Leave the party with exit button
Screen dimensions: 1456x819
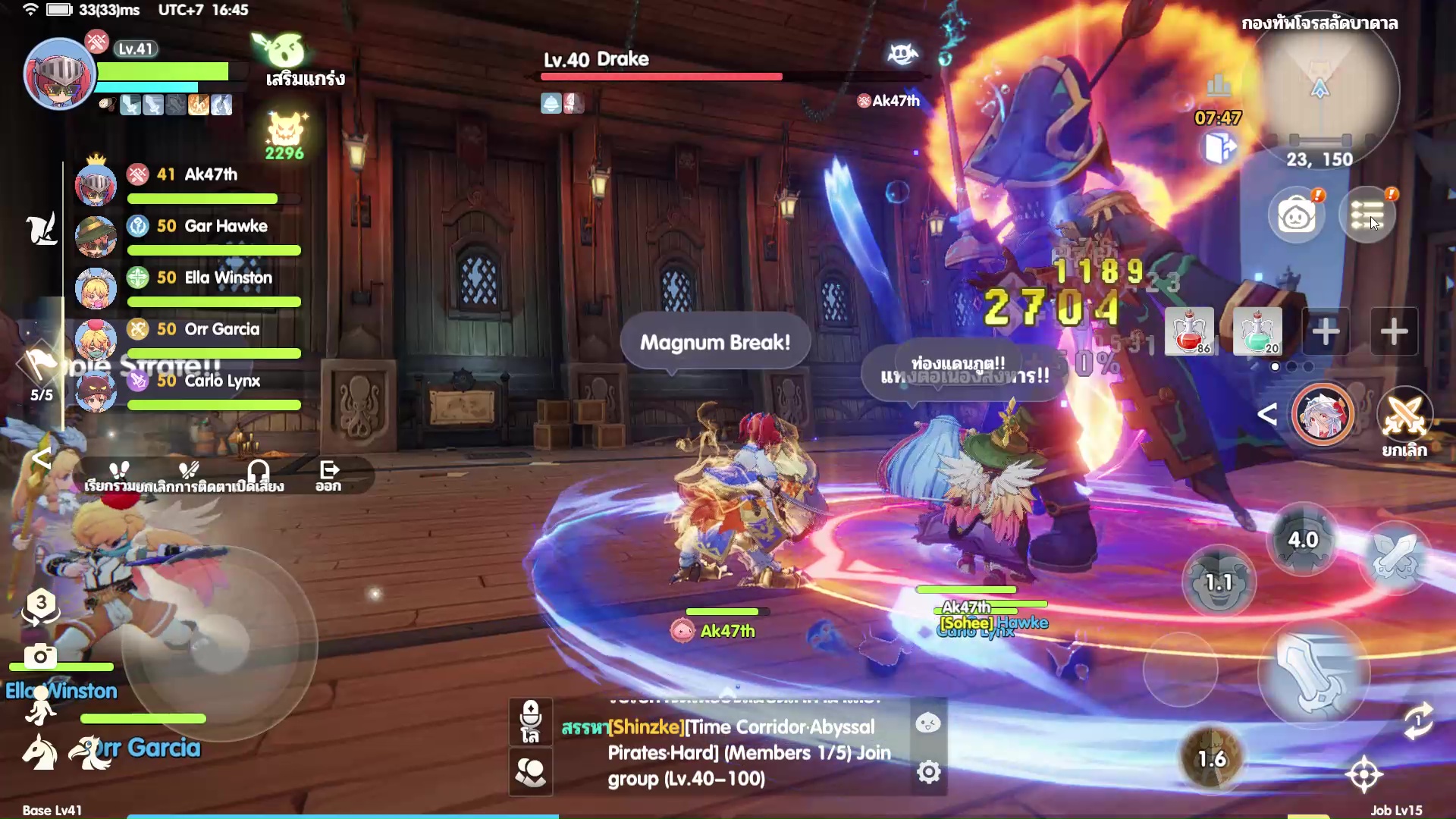328,475
